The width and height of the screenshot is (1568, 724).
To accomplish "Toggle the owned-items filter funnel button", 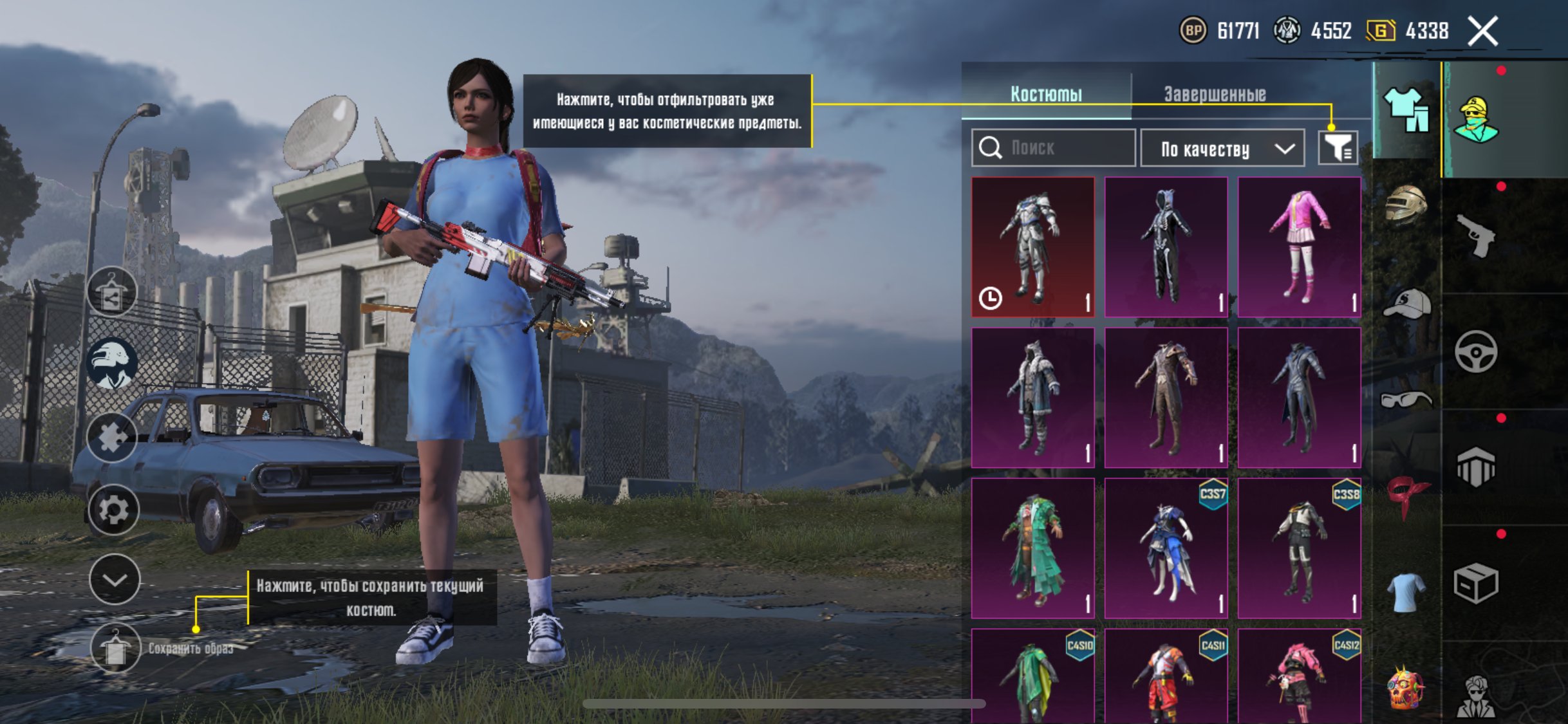I will pos(1338,149).
